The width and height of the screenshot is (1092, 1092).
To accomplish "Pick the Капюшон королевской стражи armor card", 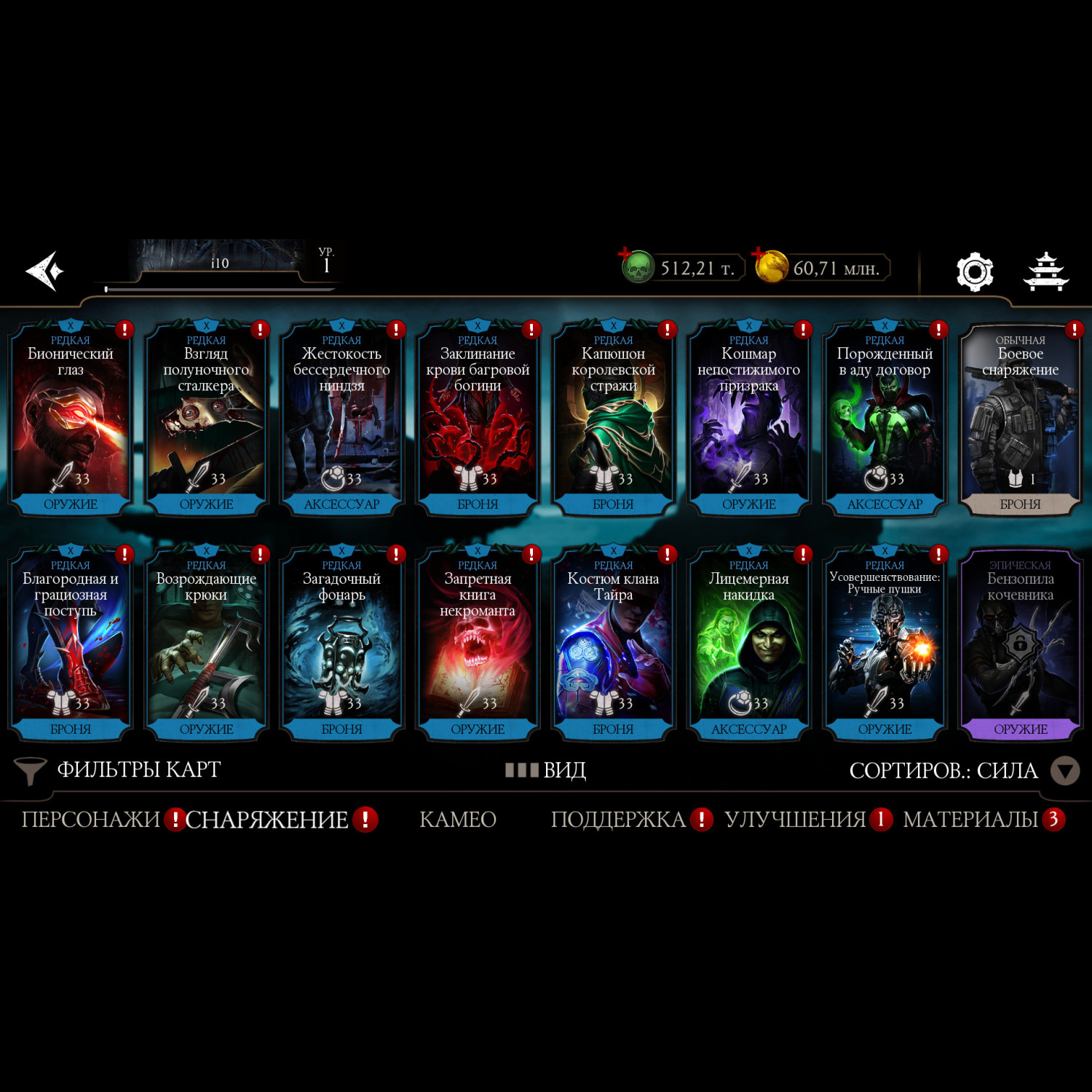I will click(613, 420).
